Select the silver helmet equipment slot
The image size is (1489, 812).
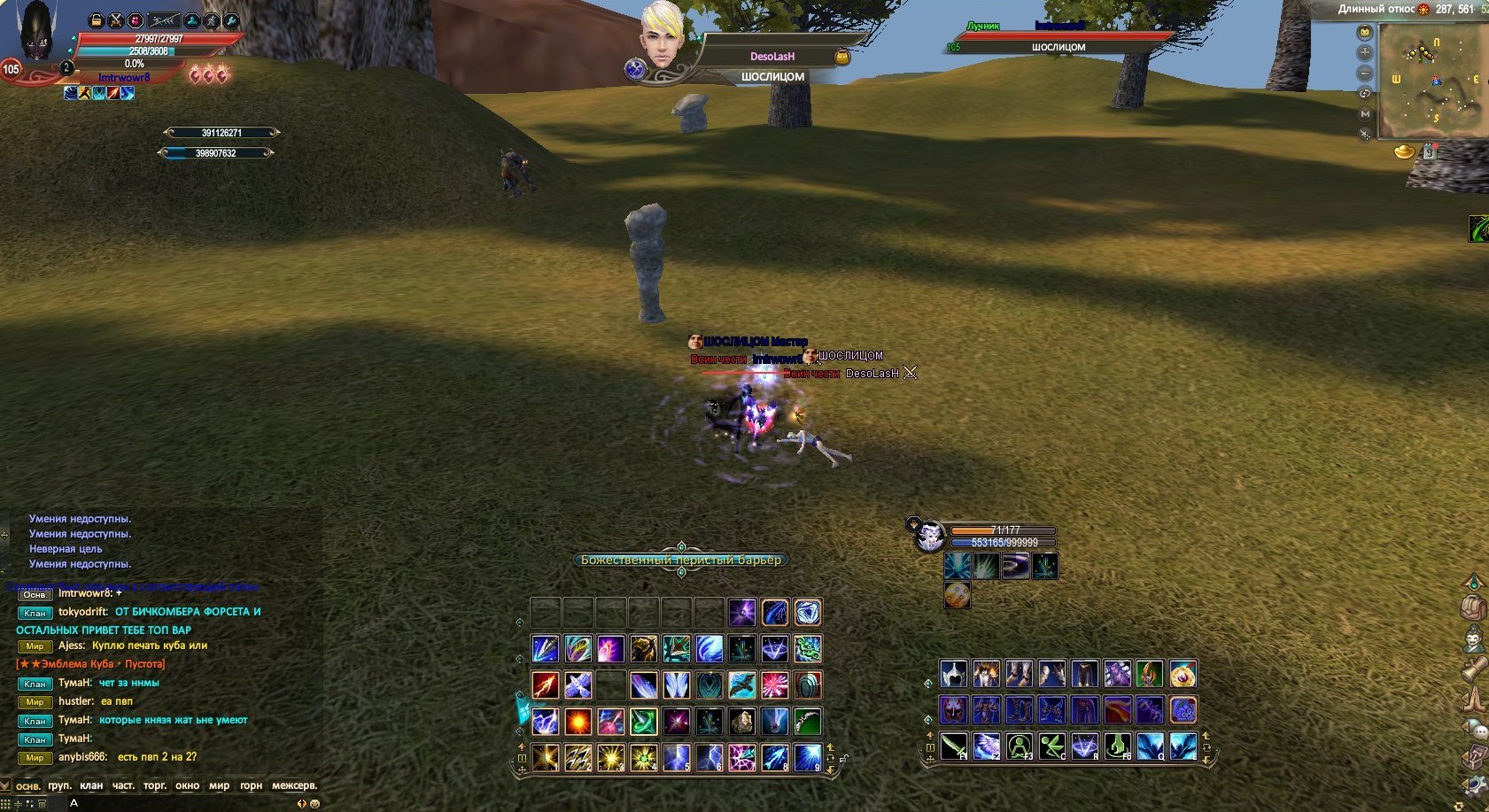[x=953, y=675]
